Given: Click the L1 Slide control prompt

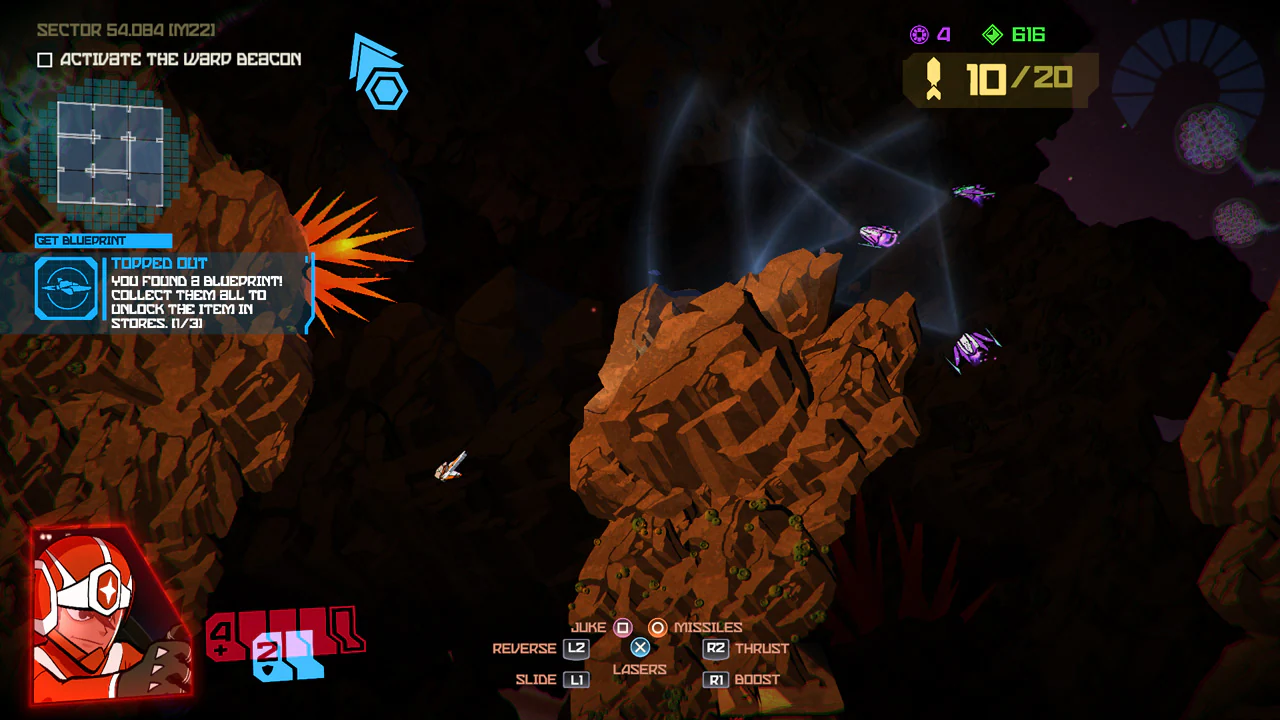Looking at the screenshot, I should click(x=576, y=679).
